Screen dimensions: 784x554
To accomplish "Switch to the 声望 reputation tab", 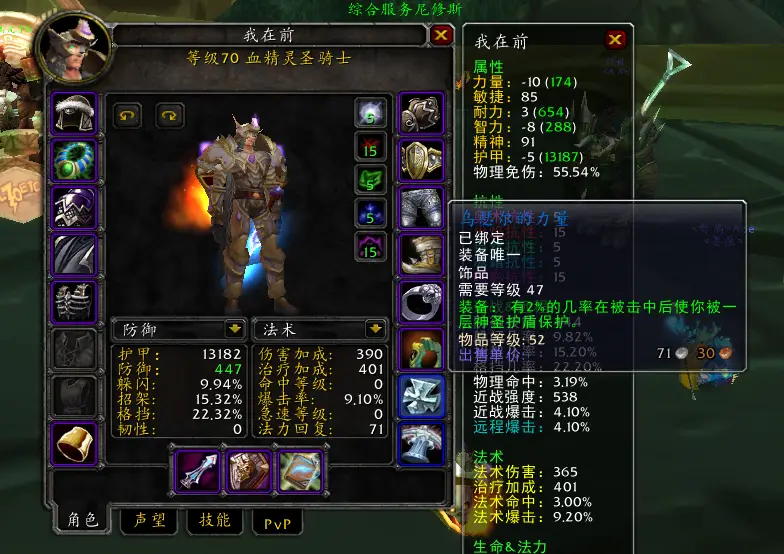I will (149, 520).
